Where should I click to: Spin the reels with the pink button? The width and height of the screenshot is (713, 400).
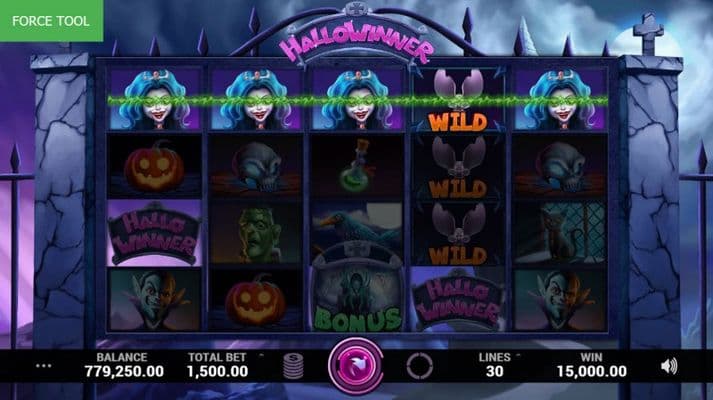pyautogui.click(x=356, y=364)
